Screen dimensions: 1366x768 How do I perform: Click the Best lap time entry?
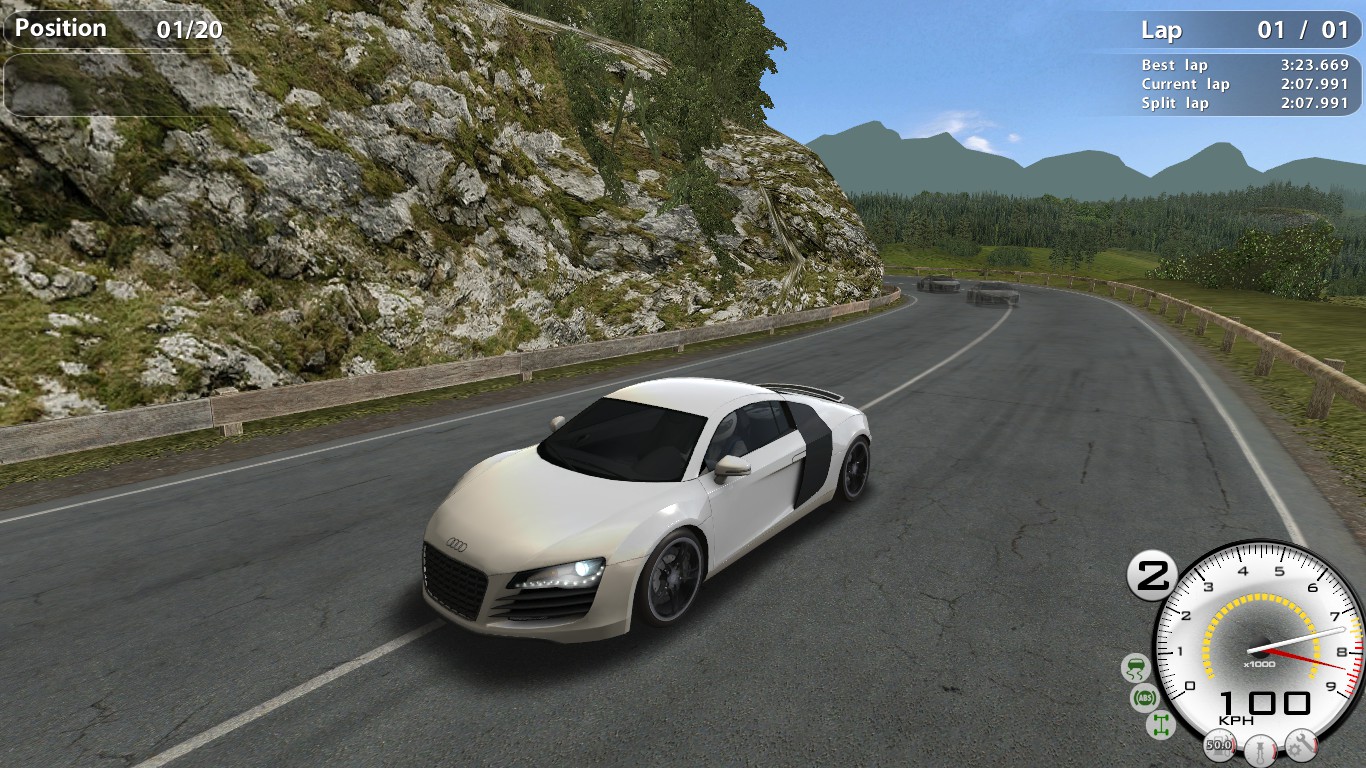point(1244,64)
